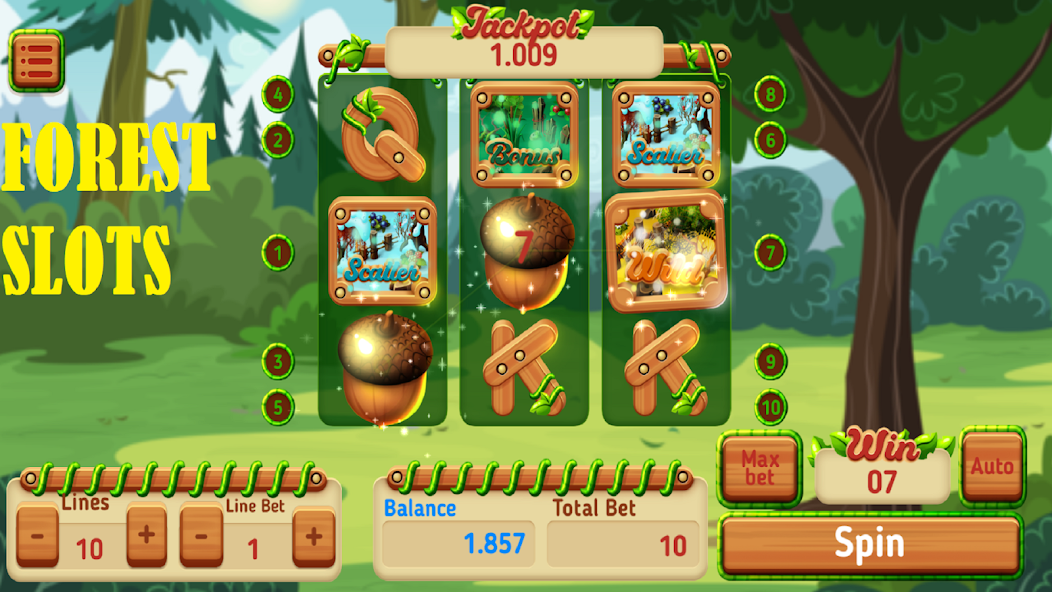1052x592 pixels.
Task: Highlight payline 6 marker
Action: coord(770,140)
